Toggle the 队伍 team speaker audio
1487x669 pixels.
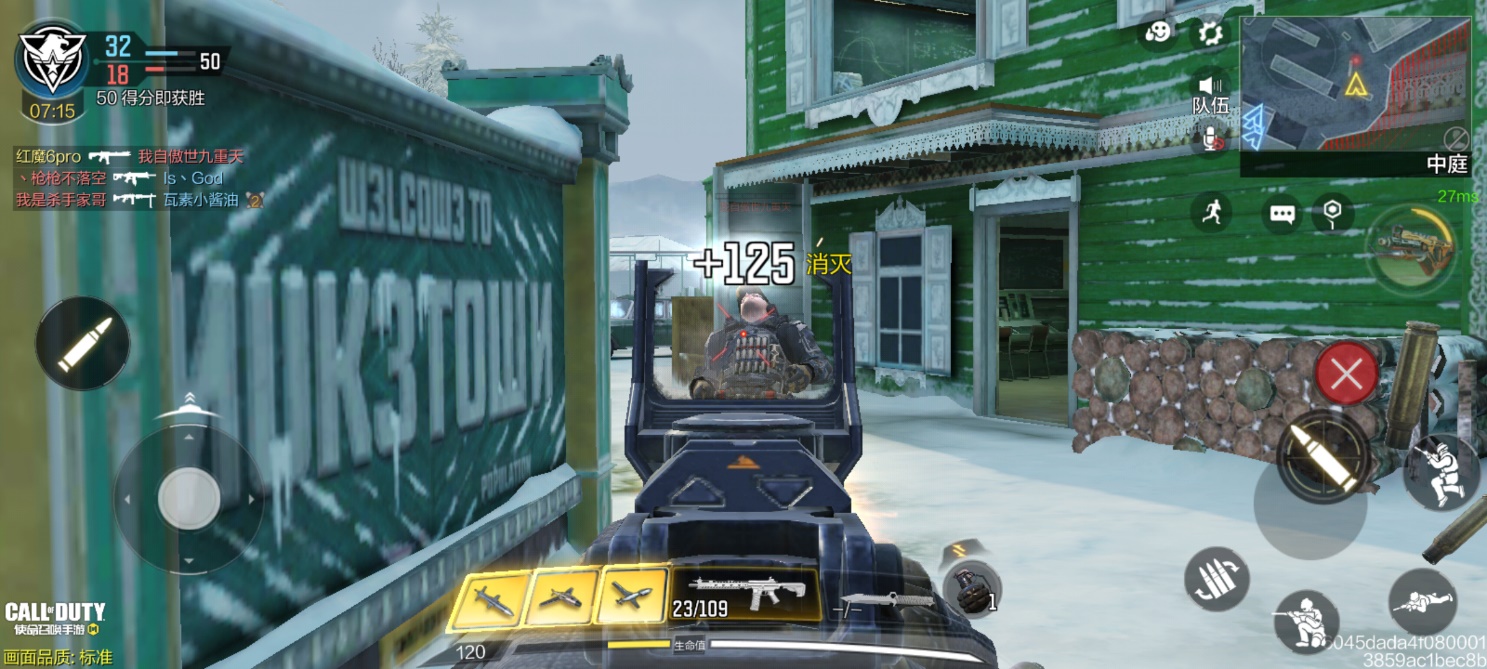coord(1211,86)
